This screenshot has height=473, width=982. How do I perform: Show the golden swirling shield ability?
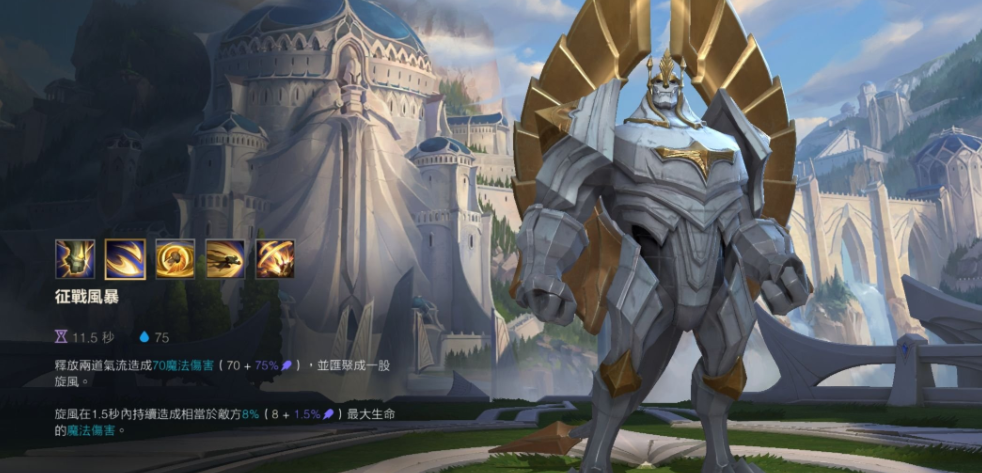click(x=175, y=259)
